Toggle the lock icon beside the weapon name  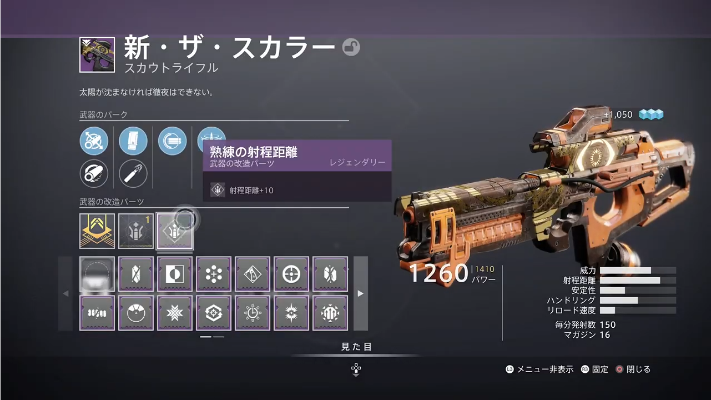click(351, 47)
